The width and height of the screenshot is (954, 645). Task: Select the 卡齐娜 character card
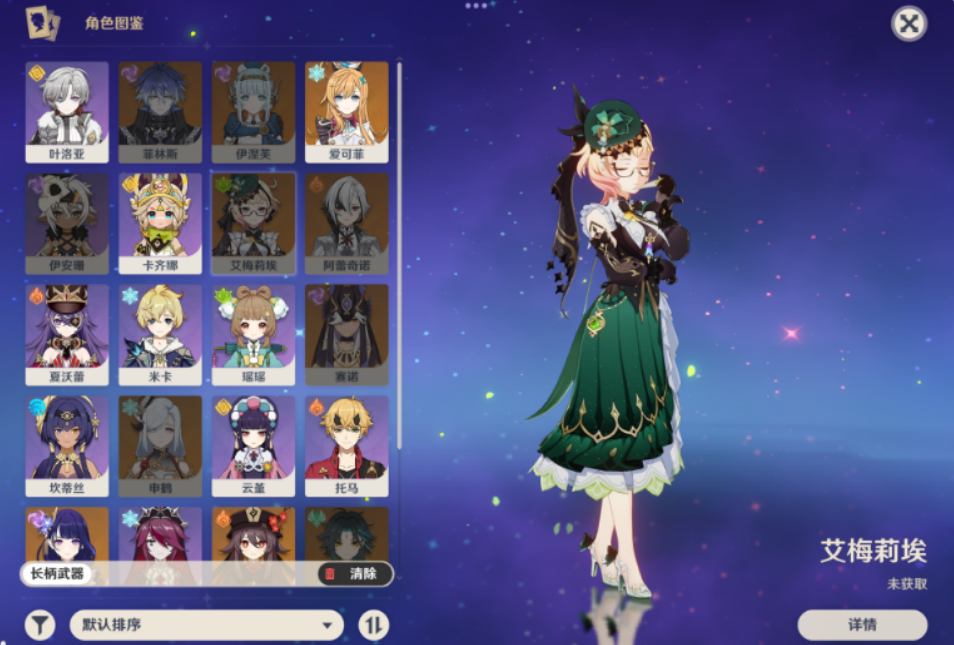pos(160,223)
